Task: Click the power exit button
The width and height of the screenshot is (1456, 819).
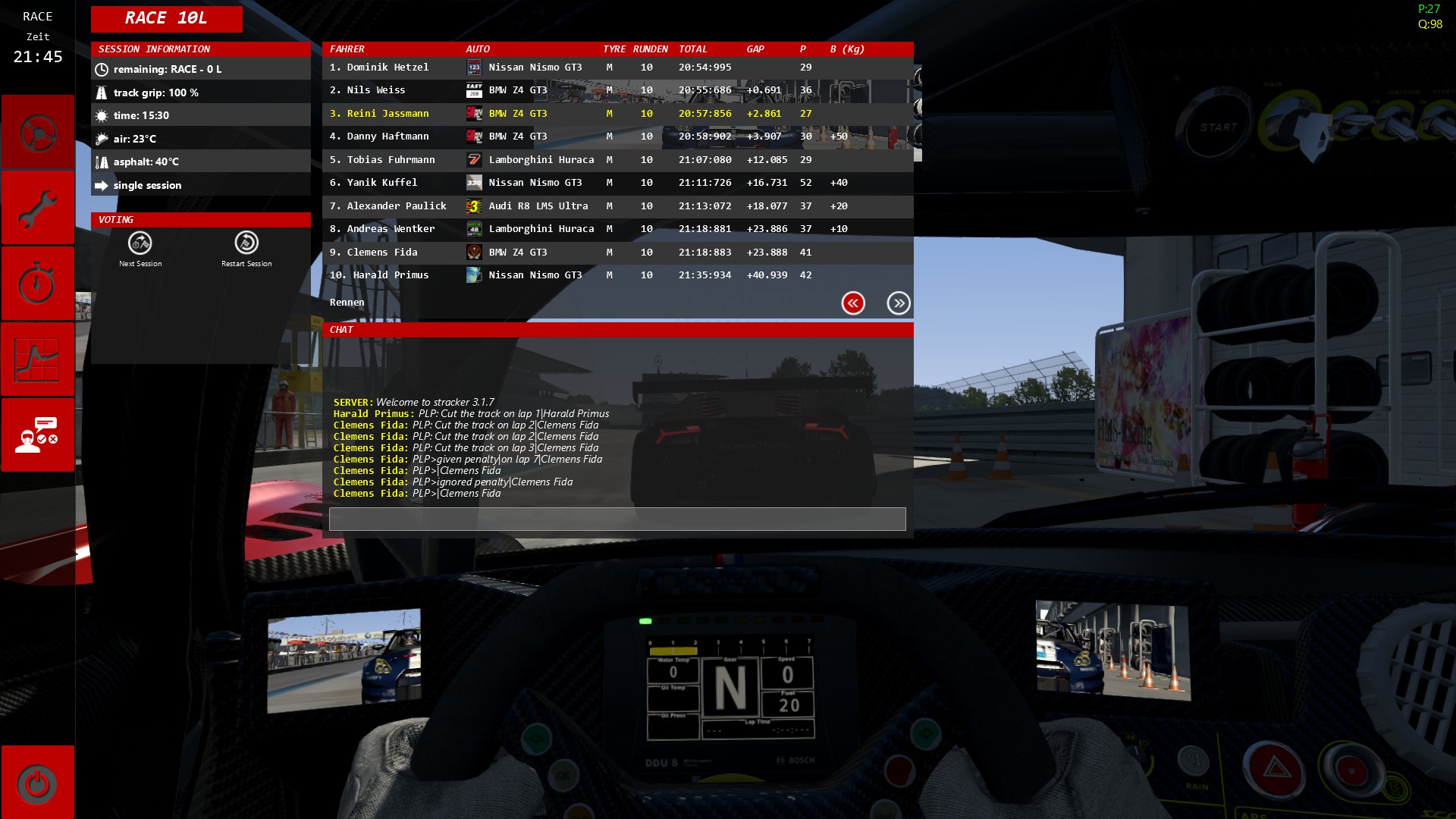Action: click(x=37, y=783)
